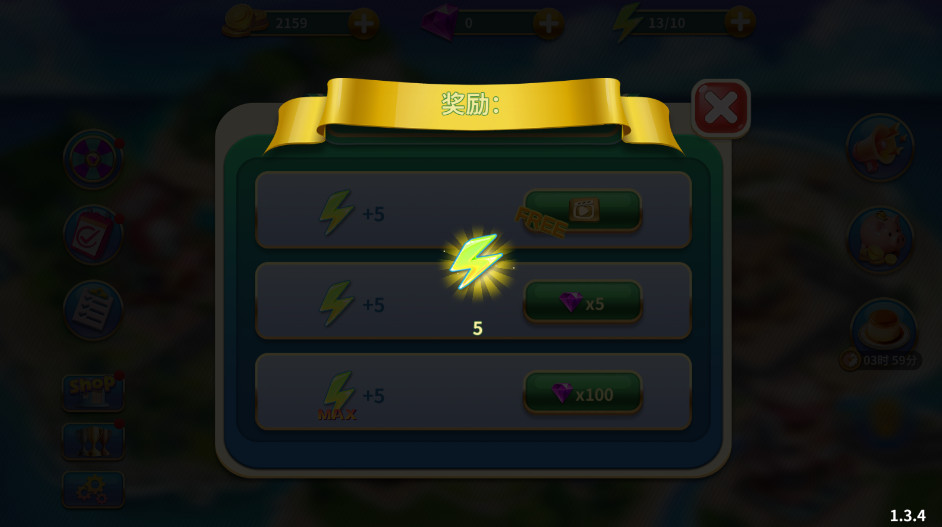Buy +5 energy for 5 gems

click(582, 302)
